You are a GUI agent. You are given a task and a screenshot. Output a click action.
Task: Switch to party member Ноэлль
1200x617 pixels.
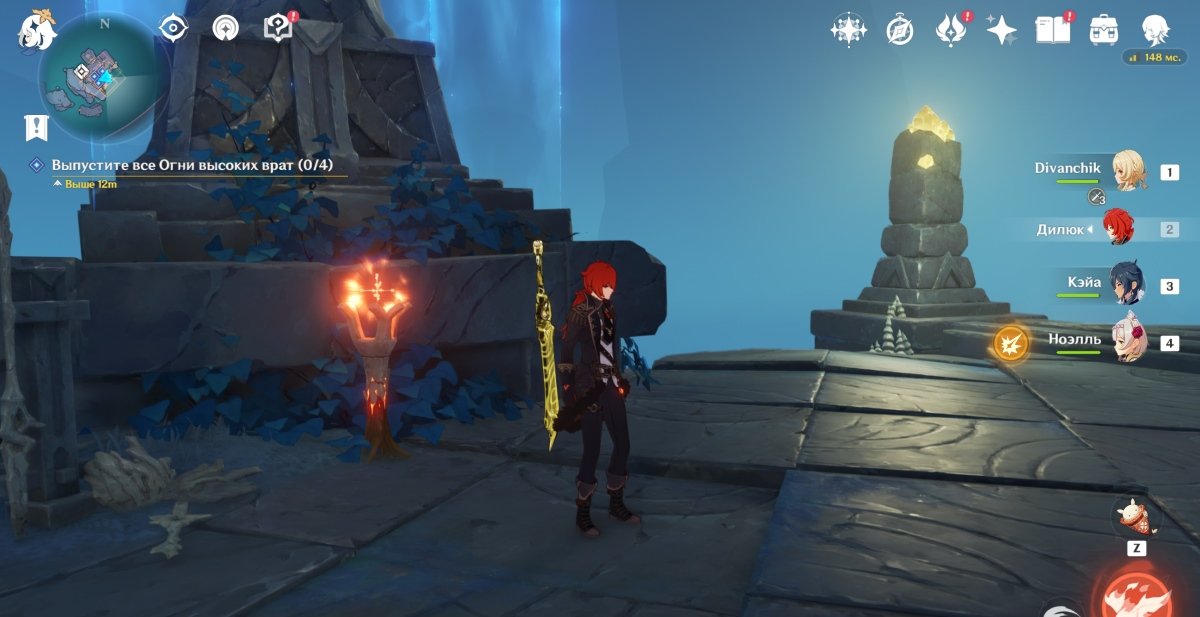[1130, 342]
